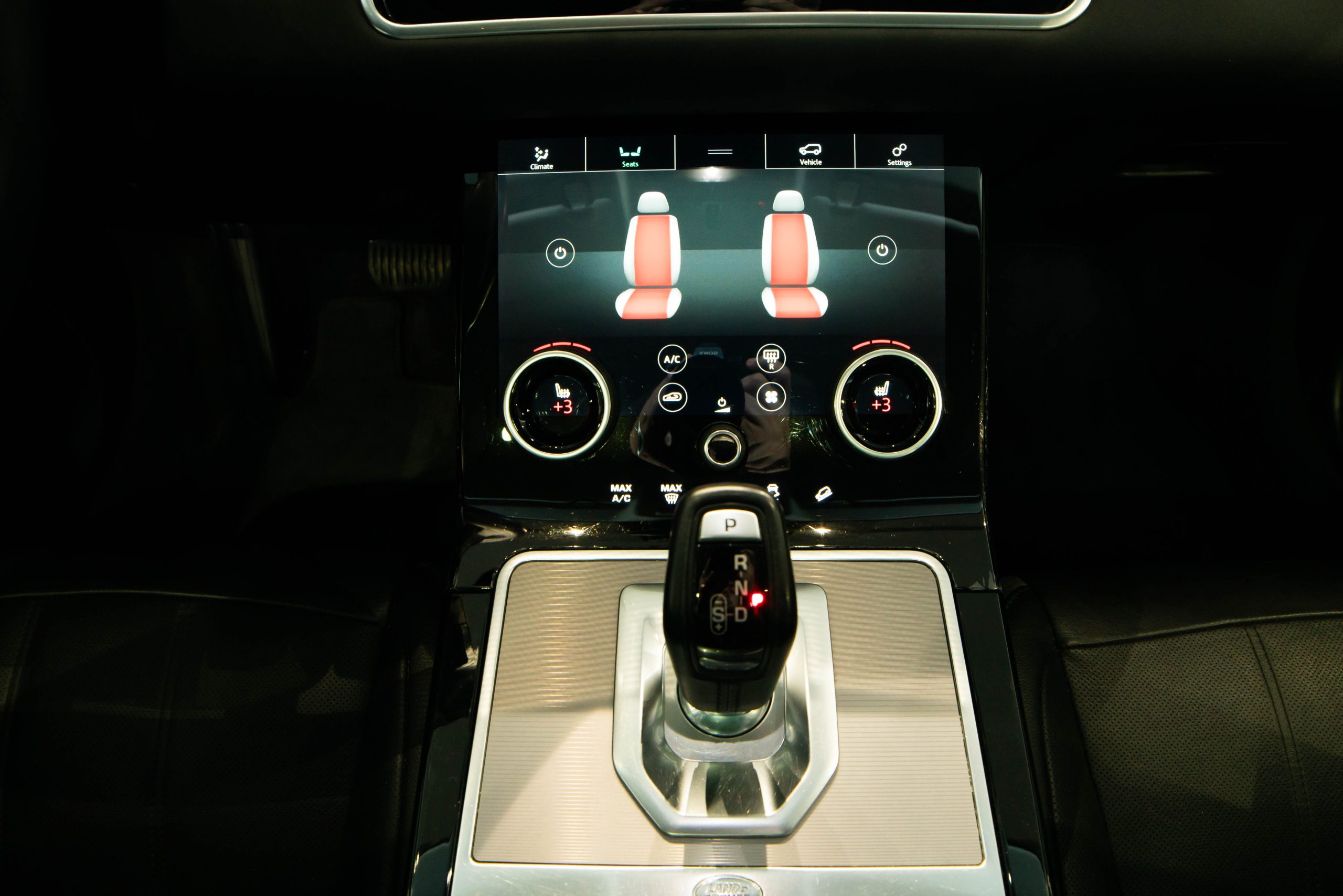Screen dimensions: 1343x896
Task: Tap the fan power icon above center knob
Action: point(722,404)
